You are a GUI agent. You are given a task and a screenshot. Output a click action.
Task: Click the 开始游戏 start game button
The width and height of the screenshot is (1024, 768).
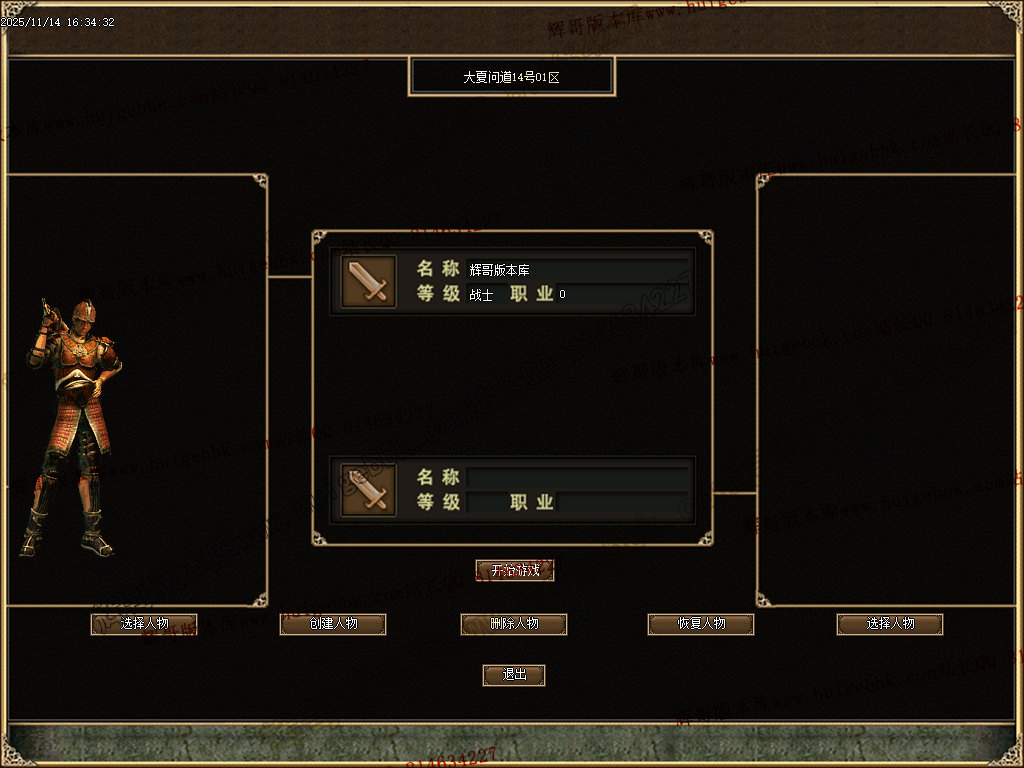point(515,571)
